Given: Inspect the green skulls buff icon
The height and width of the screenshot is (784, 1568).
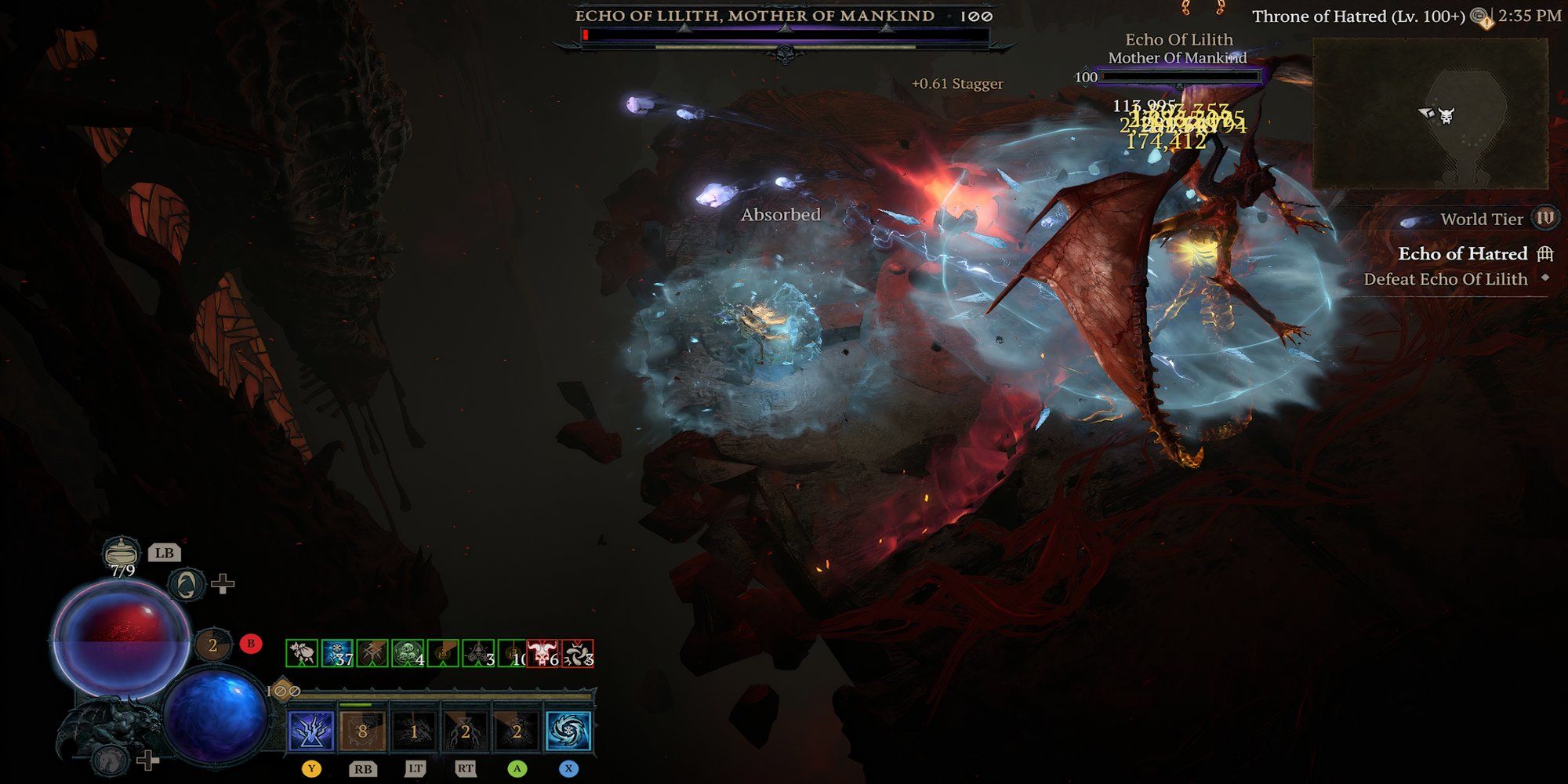Looking at the screenshot, I should tap(408, 653).
